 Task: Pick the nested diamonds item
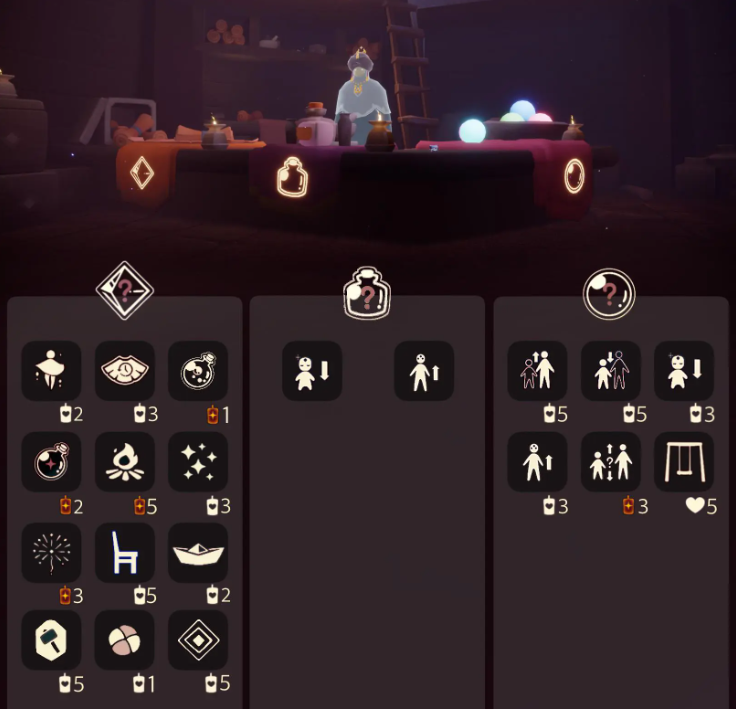coord(198,641)
